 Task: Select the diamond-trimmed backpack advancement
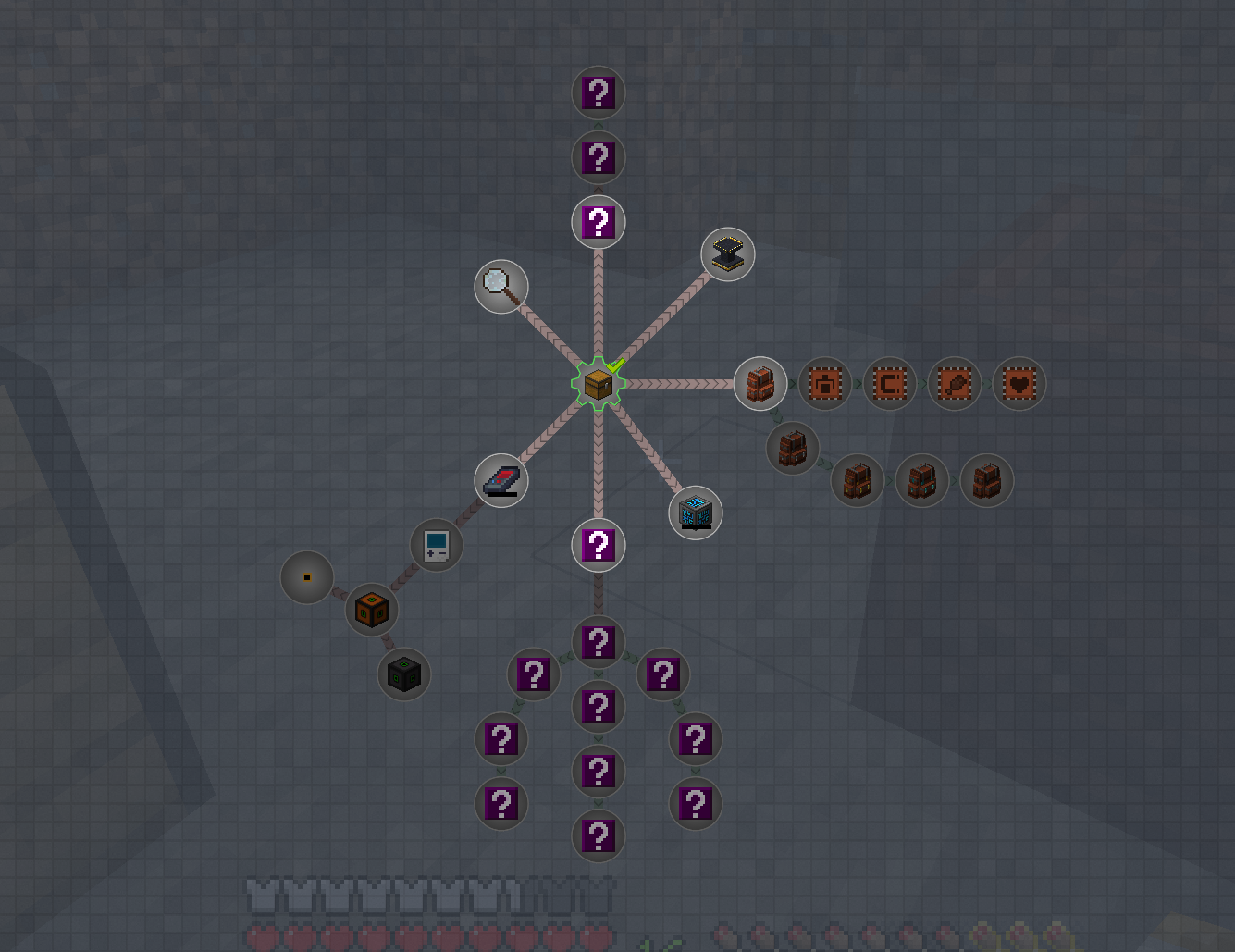pyautogui.click(x=921, y=480)
